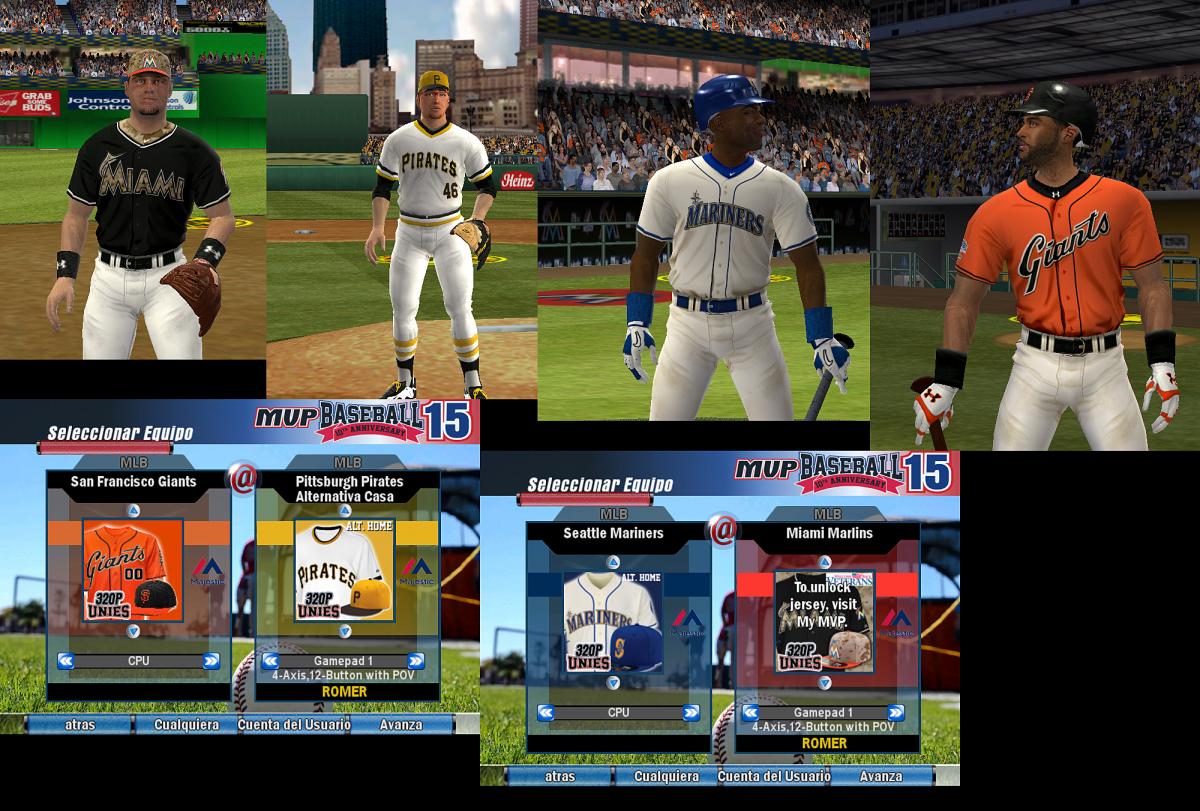
Task: Cycle down with the arrow below the Pirates jersey
Action: (x=344, y=631)
